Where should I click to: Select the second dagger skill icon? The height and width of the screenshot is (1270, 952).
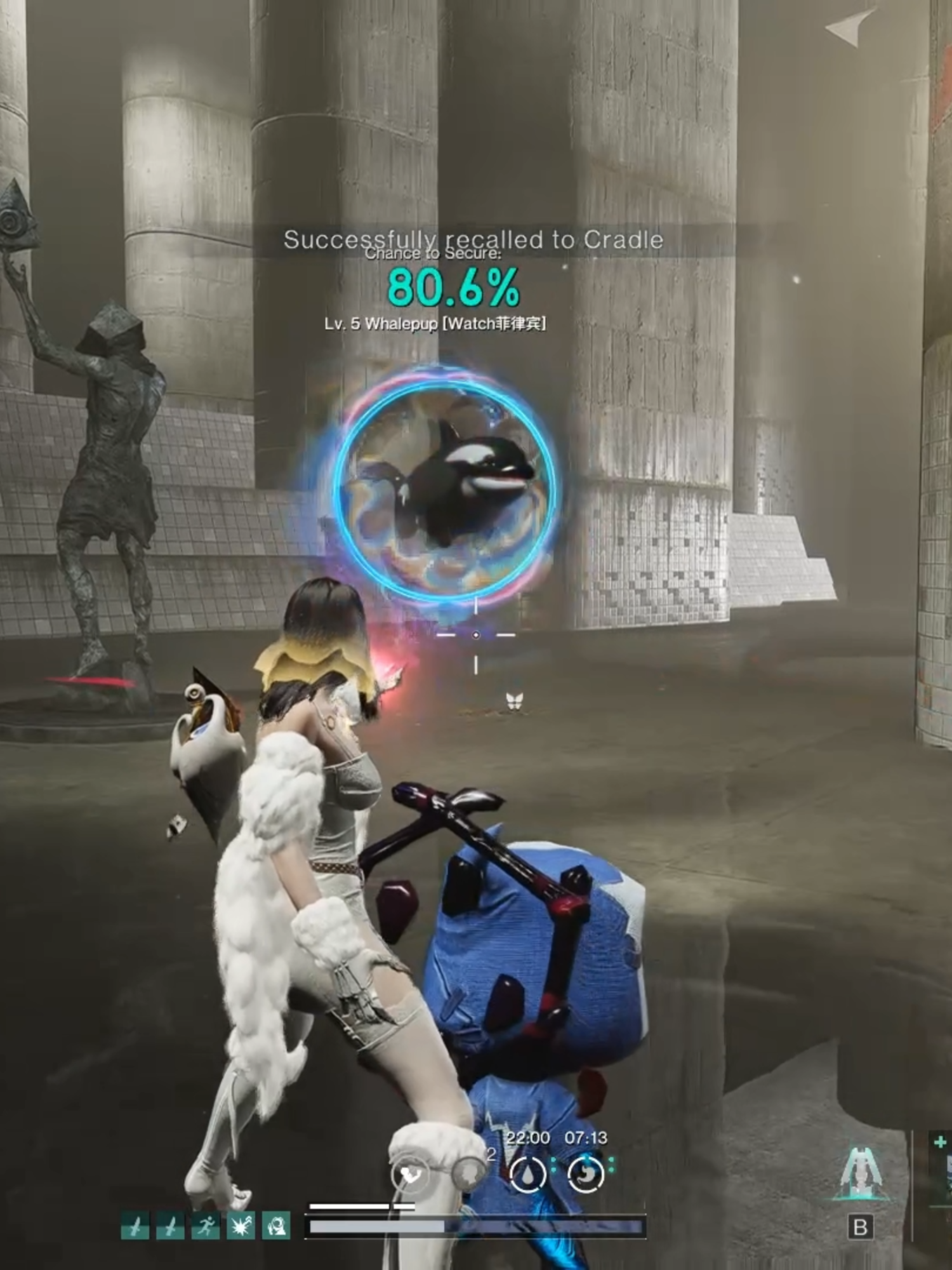[170, 1226]
